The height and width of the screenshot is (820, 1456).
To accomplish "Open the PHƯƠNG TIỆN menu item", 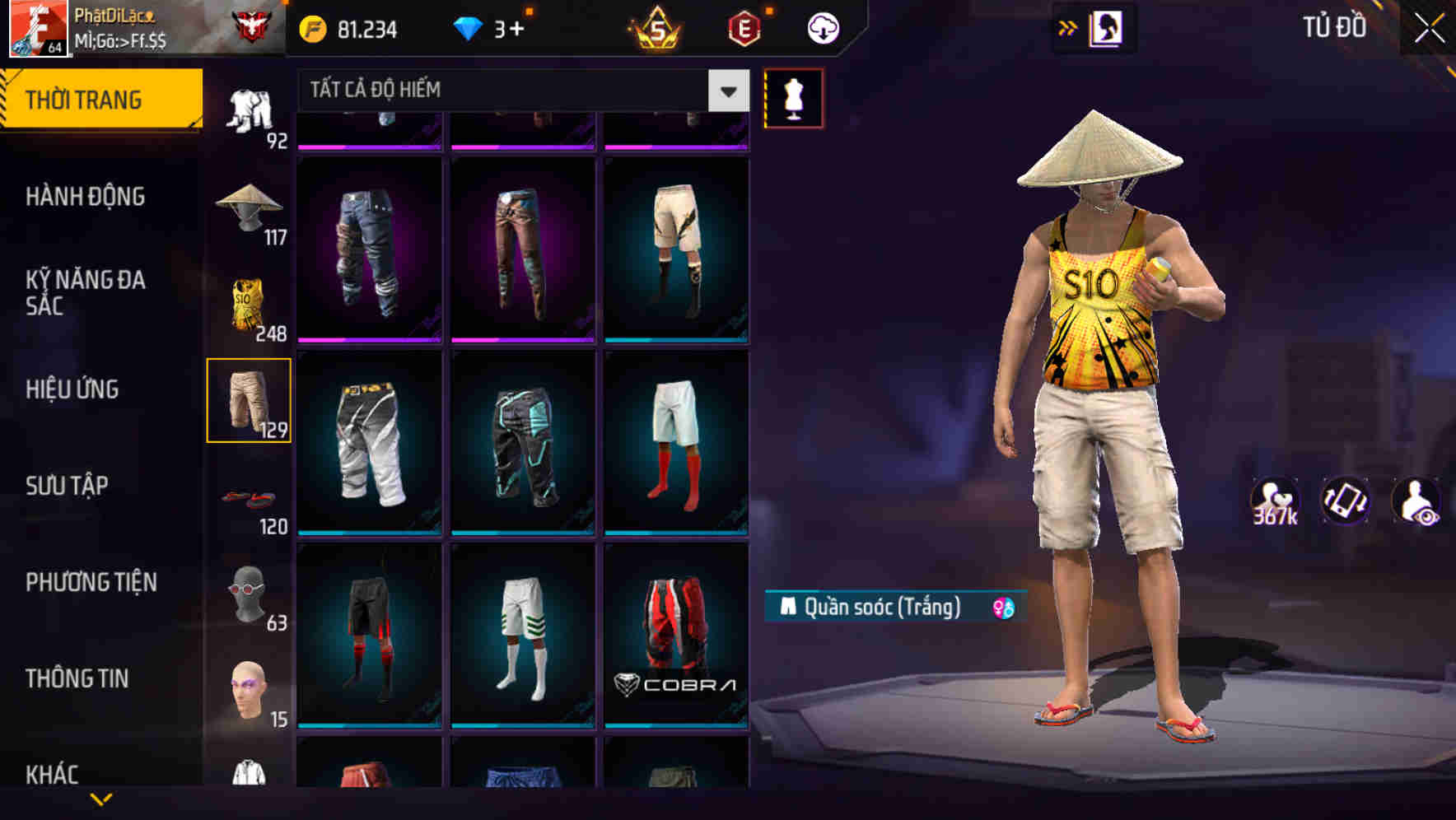I will click(91, 580).
